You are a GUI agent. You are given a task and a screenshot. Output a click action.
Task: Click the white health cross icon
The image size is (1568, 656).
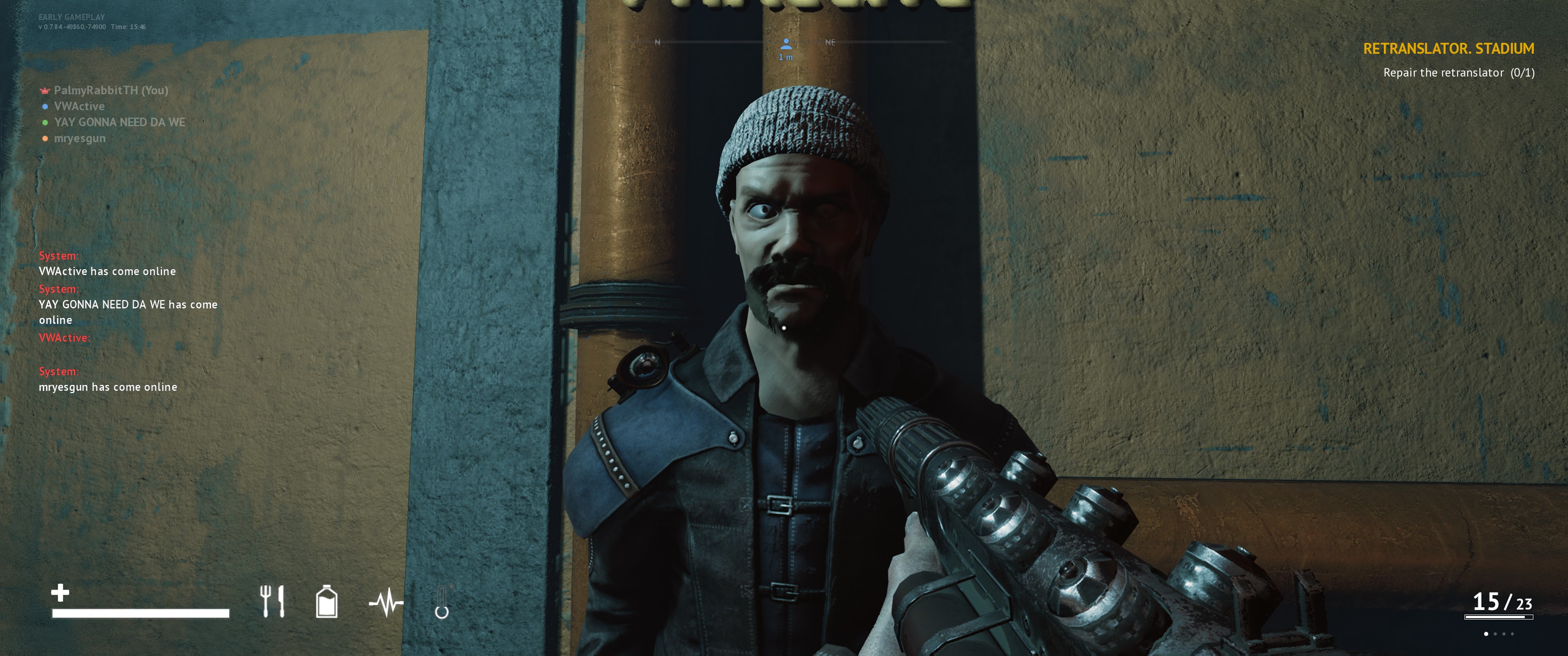pos(61,593)
